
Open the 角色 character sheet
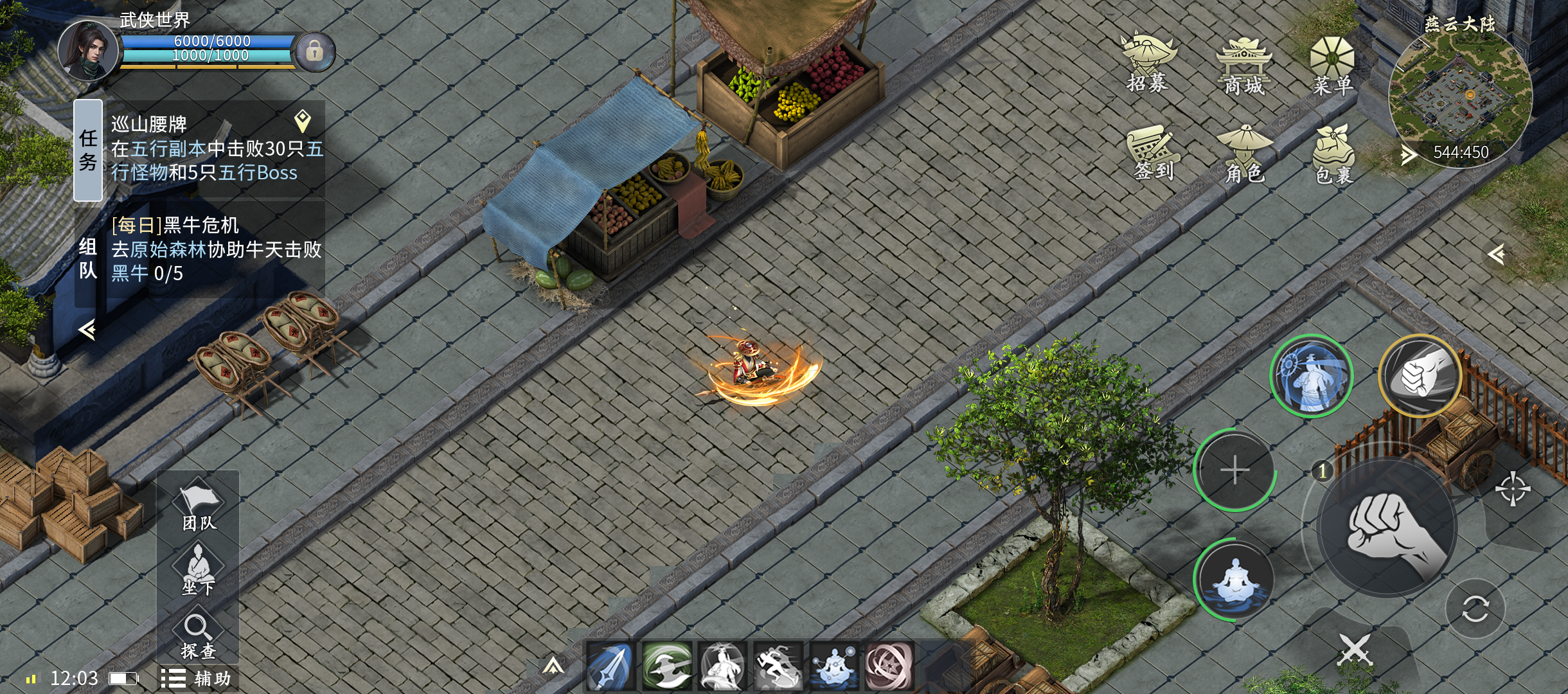point(1244,154)
